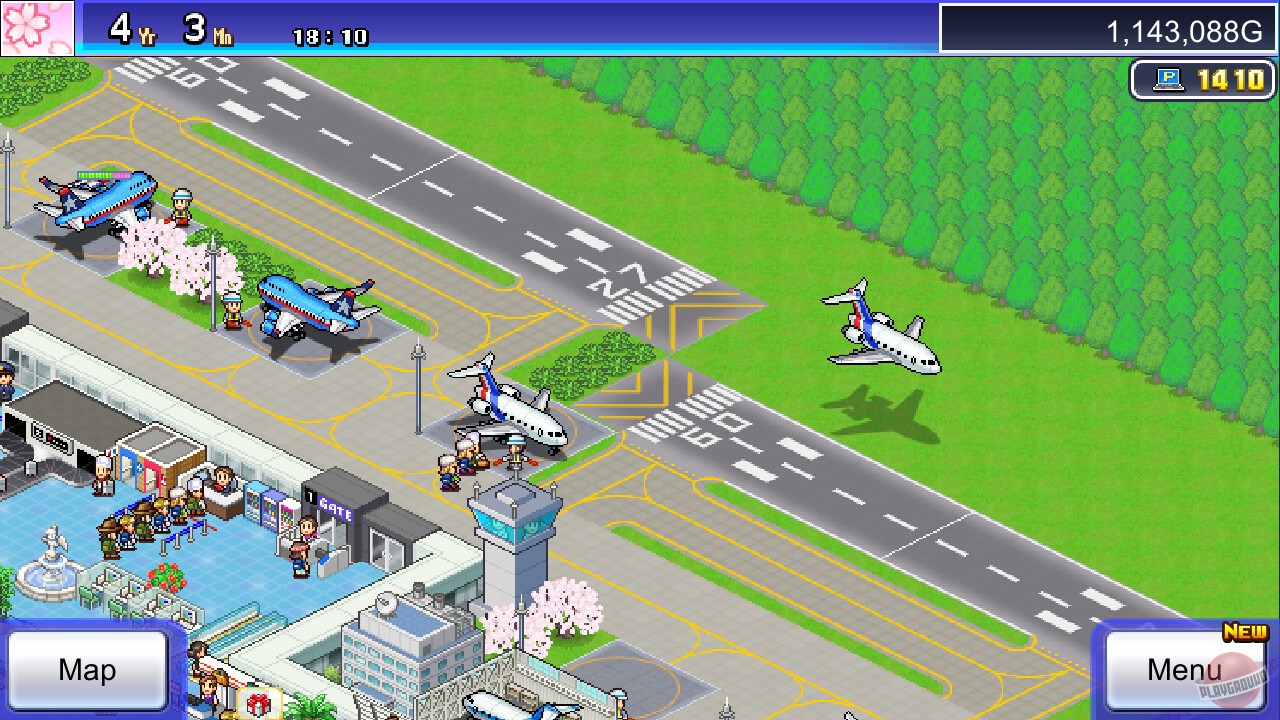This screenshot has width=1280, height=720.
Task: Open the Map view
Action: tap(85, 668)
